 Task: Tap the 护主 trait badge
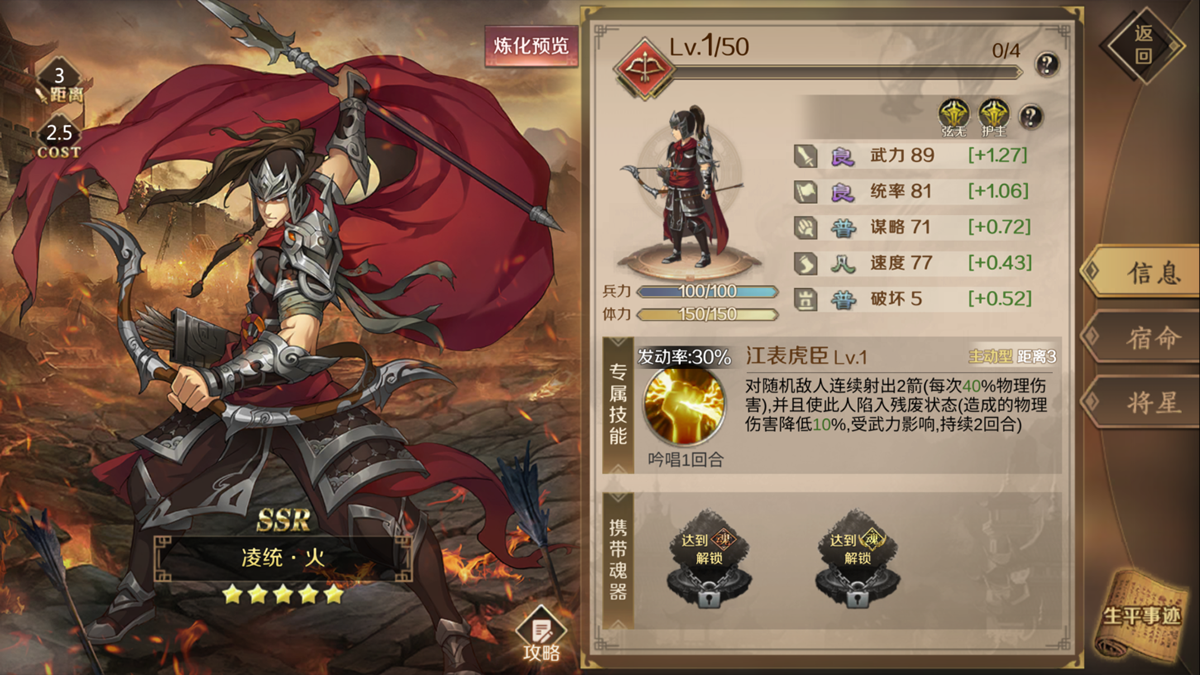pyautogui.click(x=993, y=114)
